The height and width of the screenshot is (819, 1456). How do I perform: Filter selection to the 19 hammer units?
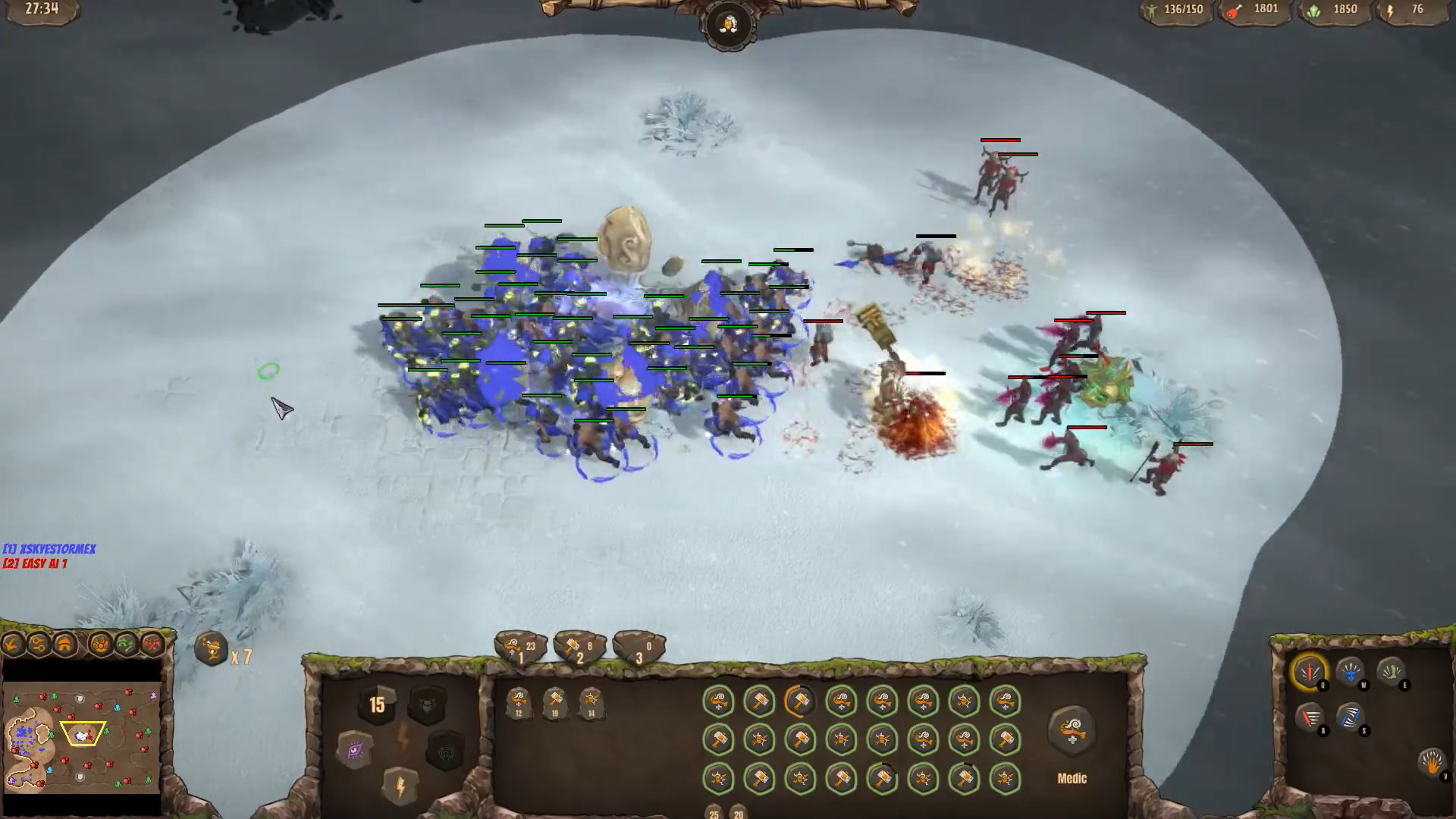555,702
